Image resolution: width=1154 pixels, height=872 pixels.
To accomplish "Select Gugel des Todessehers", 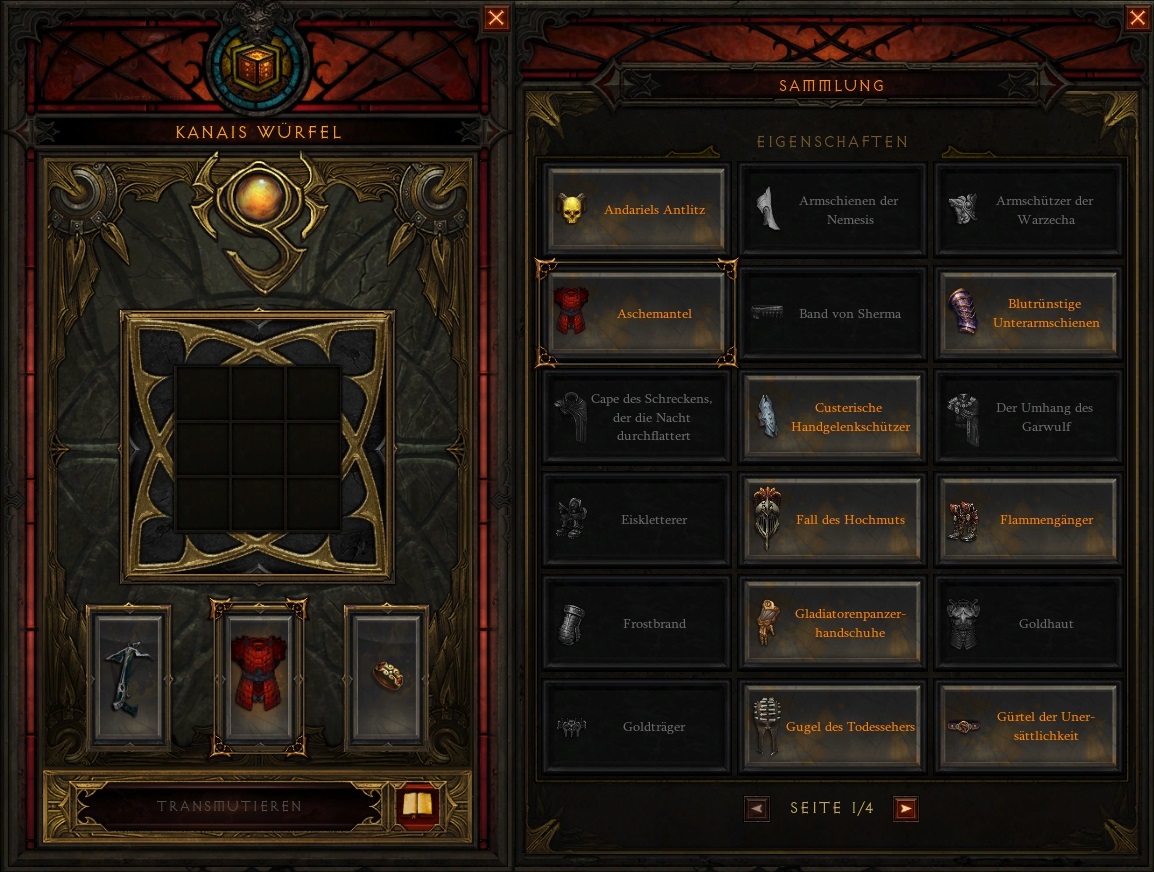I will (832, 727).
